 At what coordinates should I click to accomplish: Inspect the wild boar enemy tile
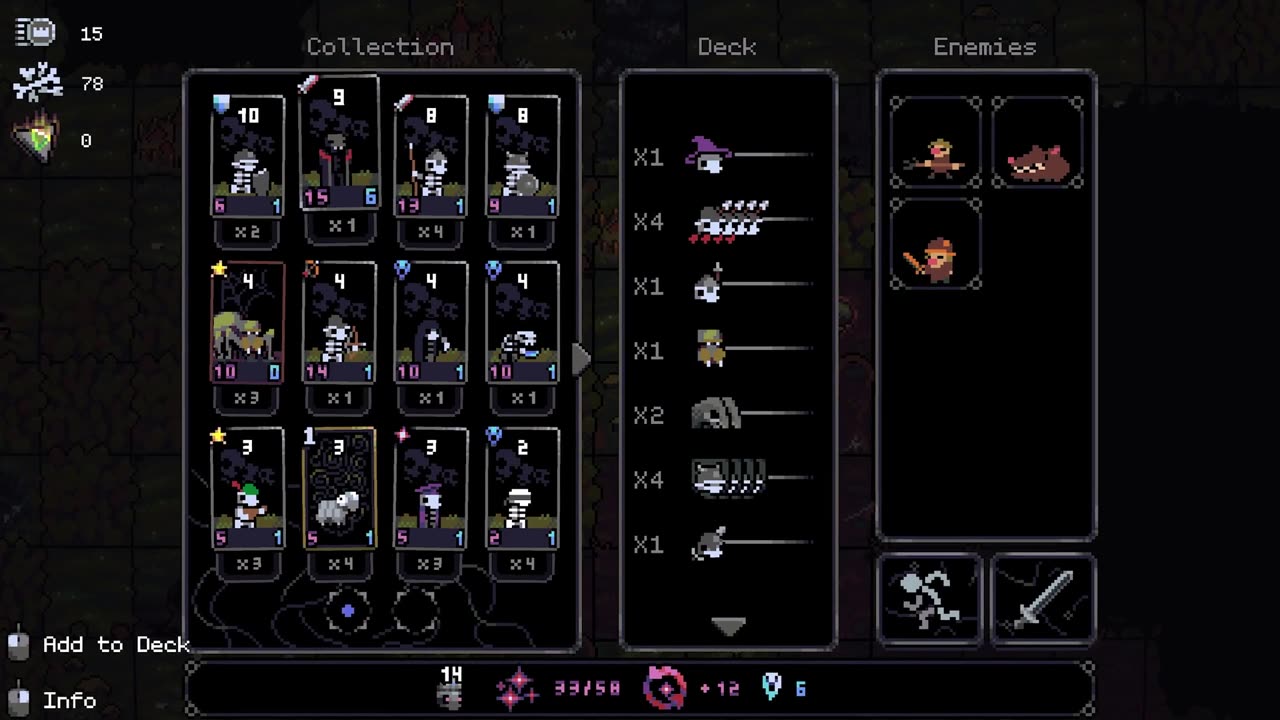pos(1037,143)
